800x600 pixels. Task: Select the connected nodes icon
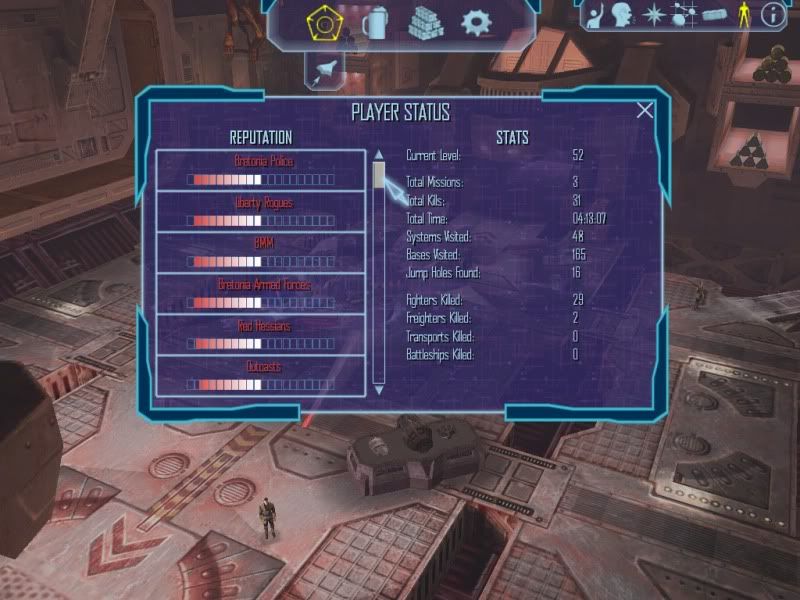coord(684,14)
